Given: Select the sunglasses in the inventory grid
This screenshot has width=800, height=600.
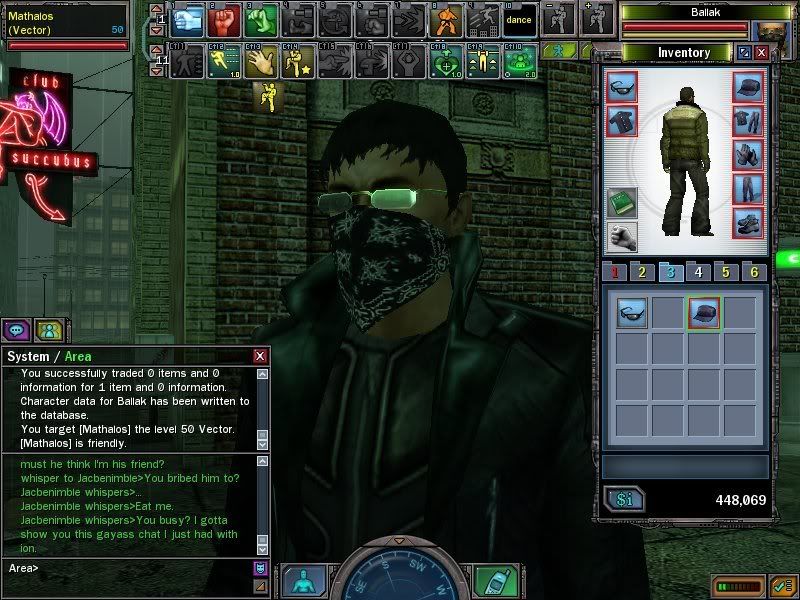Looking at the screenshot, I should click(x=632, y=312).
